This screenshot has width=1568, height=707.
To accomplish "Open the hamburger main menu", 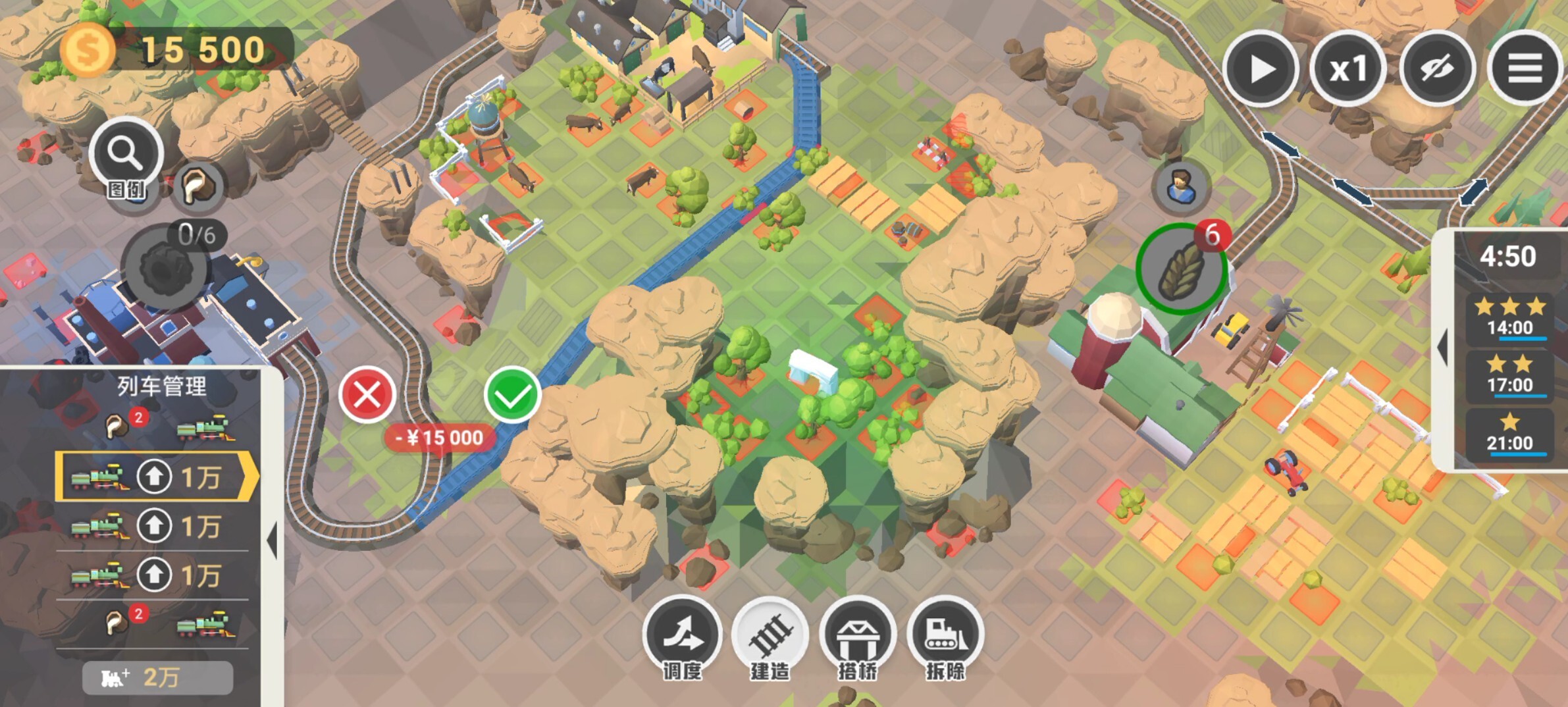I will coord(1525,68).
